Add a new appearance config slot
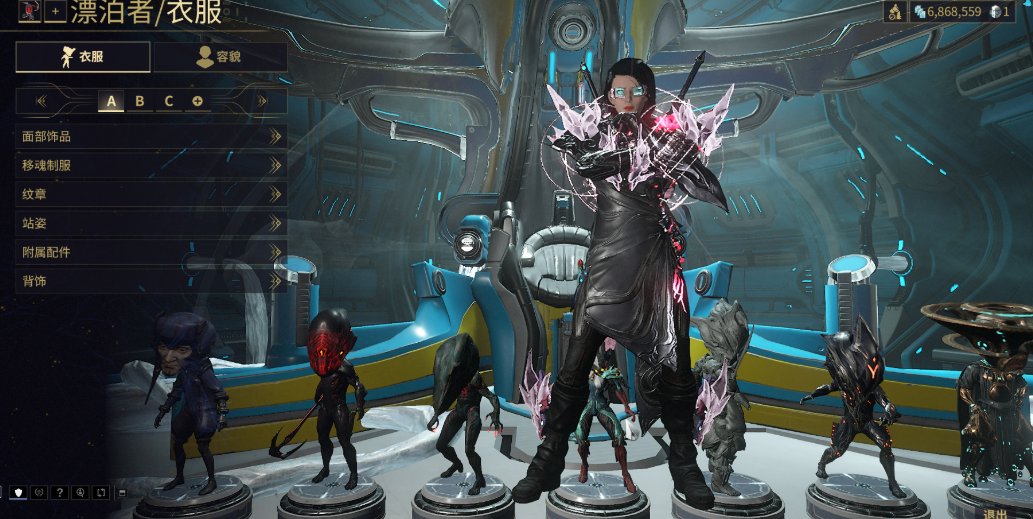Image resolution: width=1033 pixels, height=519 pixels. pyautogui.click(x=197, y=101)
